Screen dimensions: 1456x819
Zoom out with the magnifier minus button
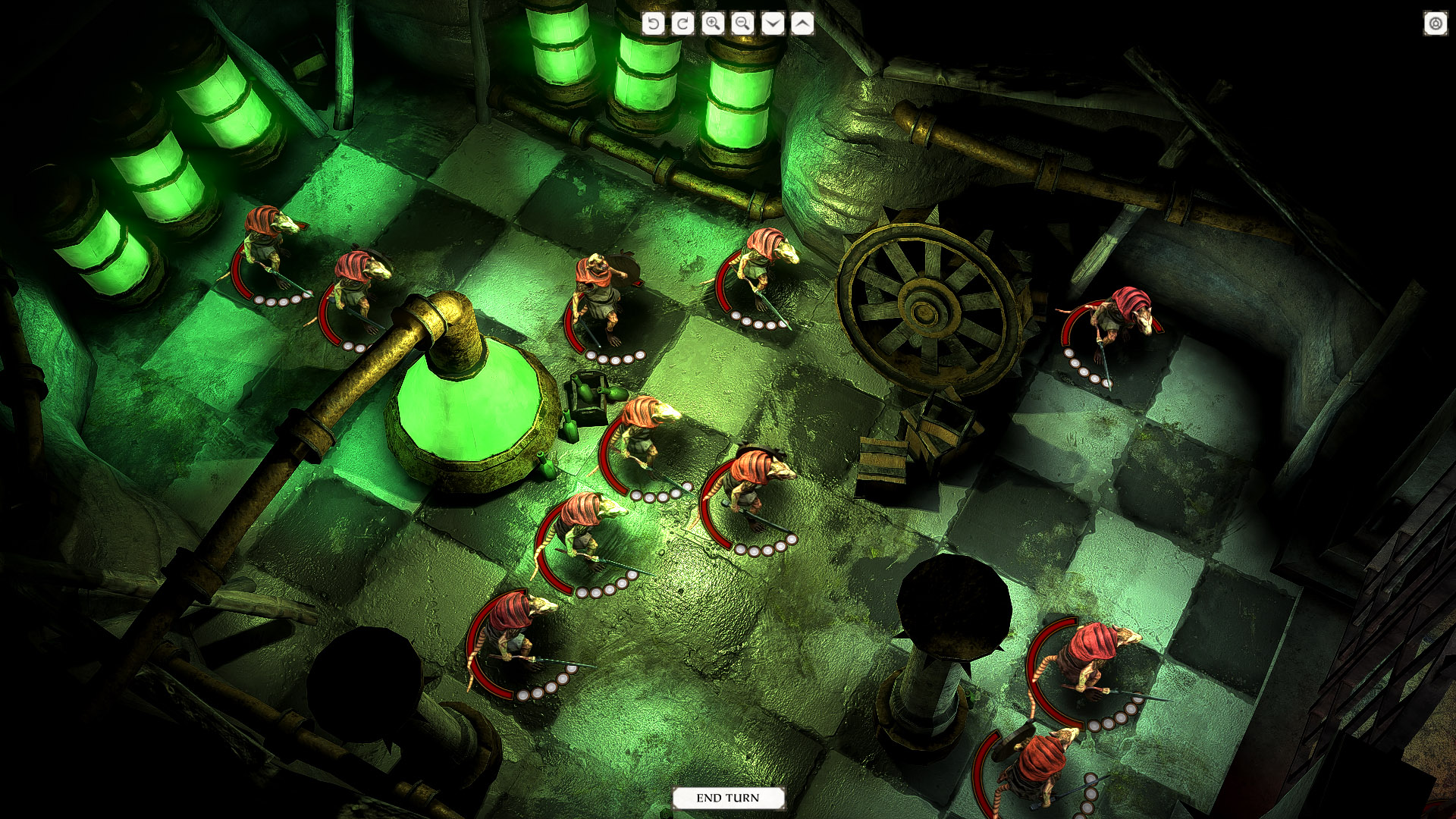(742, 24)
